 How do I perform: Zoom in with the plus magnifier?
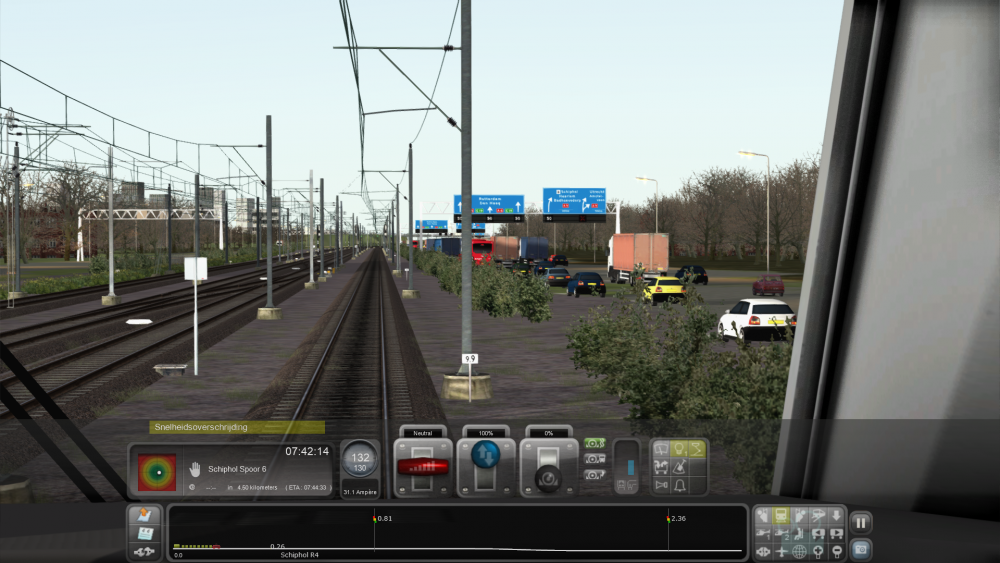click(818, 551)
